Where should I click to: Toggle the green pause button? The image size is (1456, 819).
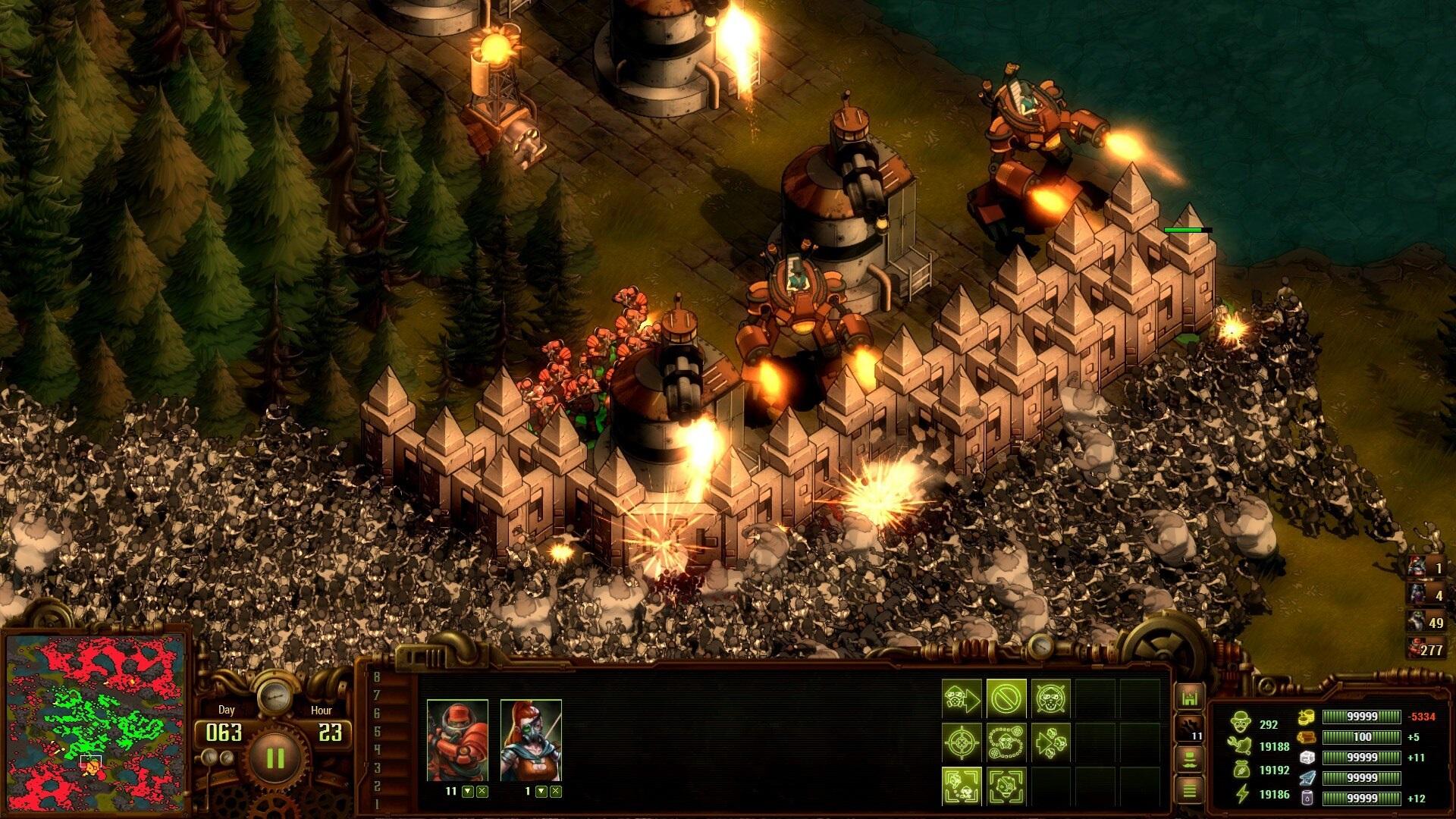point(275,758)
